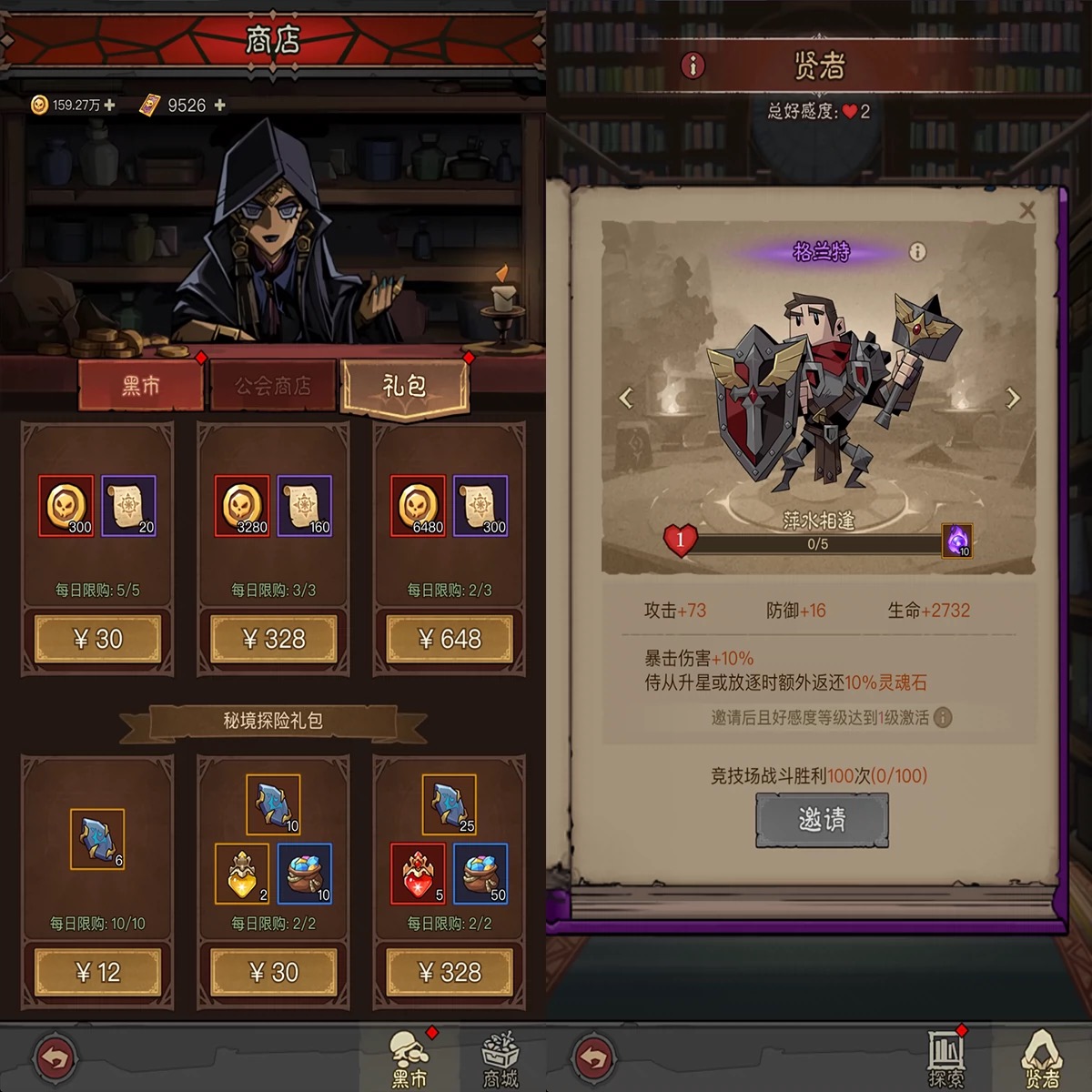Buy the ¥ 648 gold coin pack
The width and height of the screenshot is (1092, 1092).
tap(450, 639)
